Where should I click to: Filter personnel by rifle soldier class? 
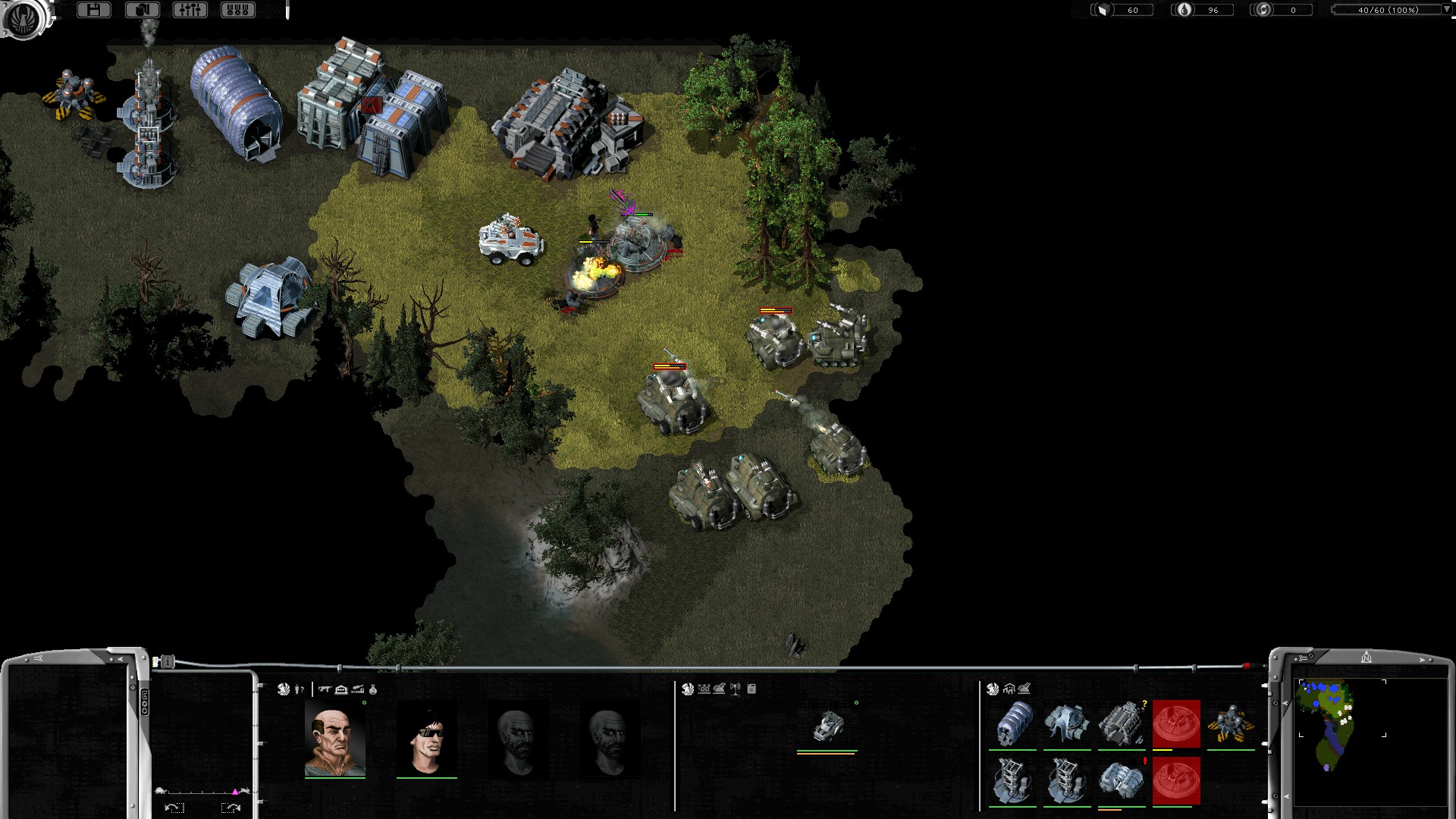(325, 689)
